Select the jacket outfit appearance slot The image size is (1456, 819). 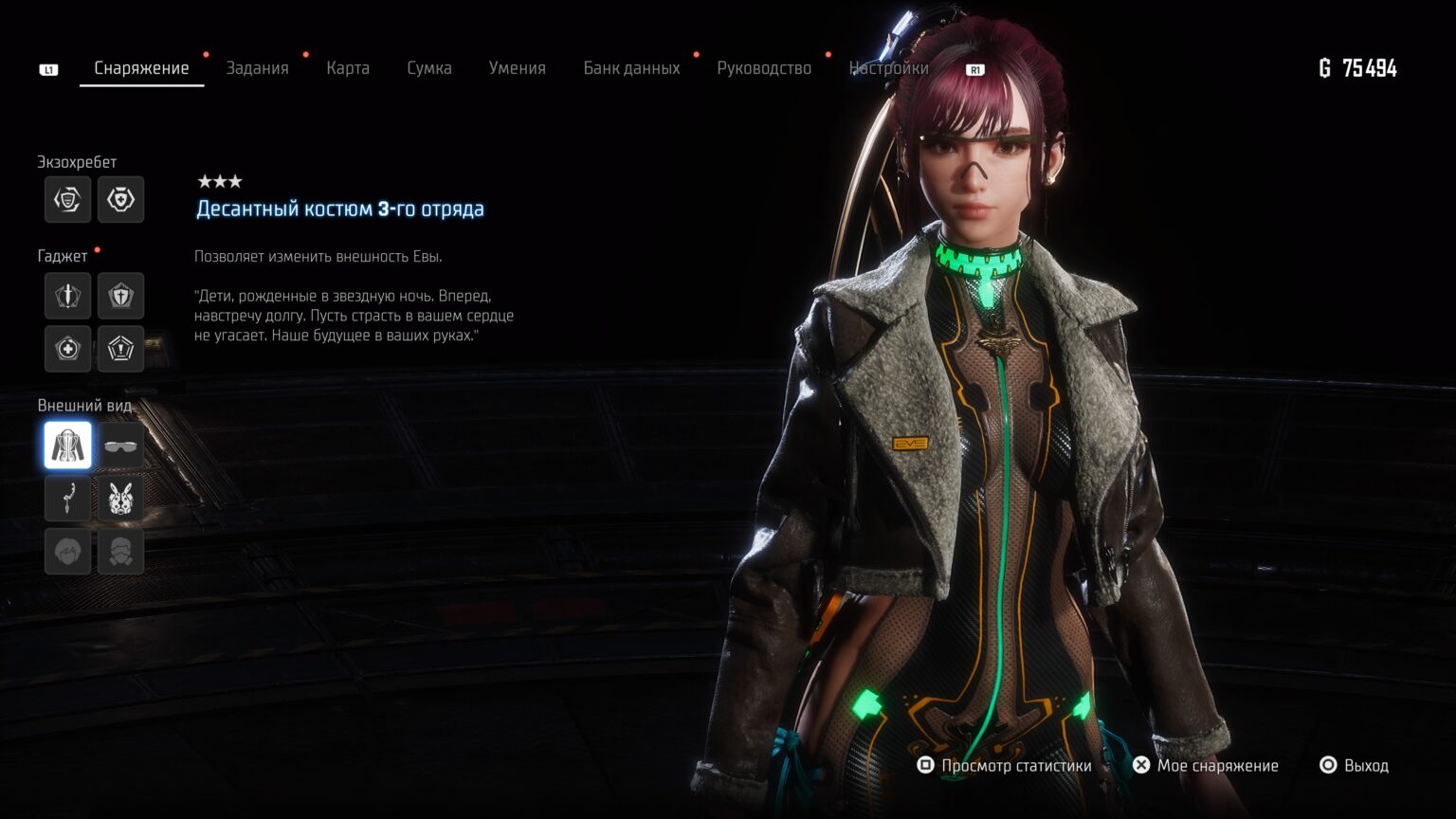point(68,446)
